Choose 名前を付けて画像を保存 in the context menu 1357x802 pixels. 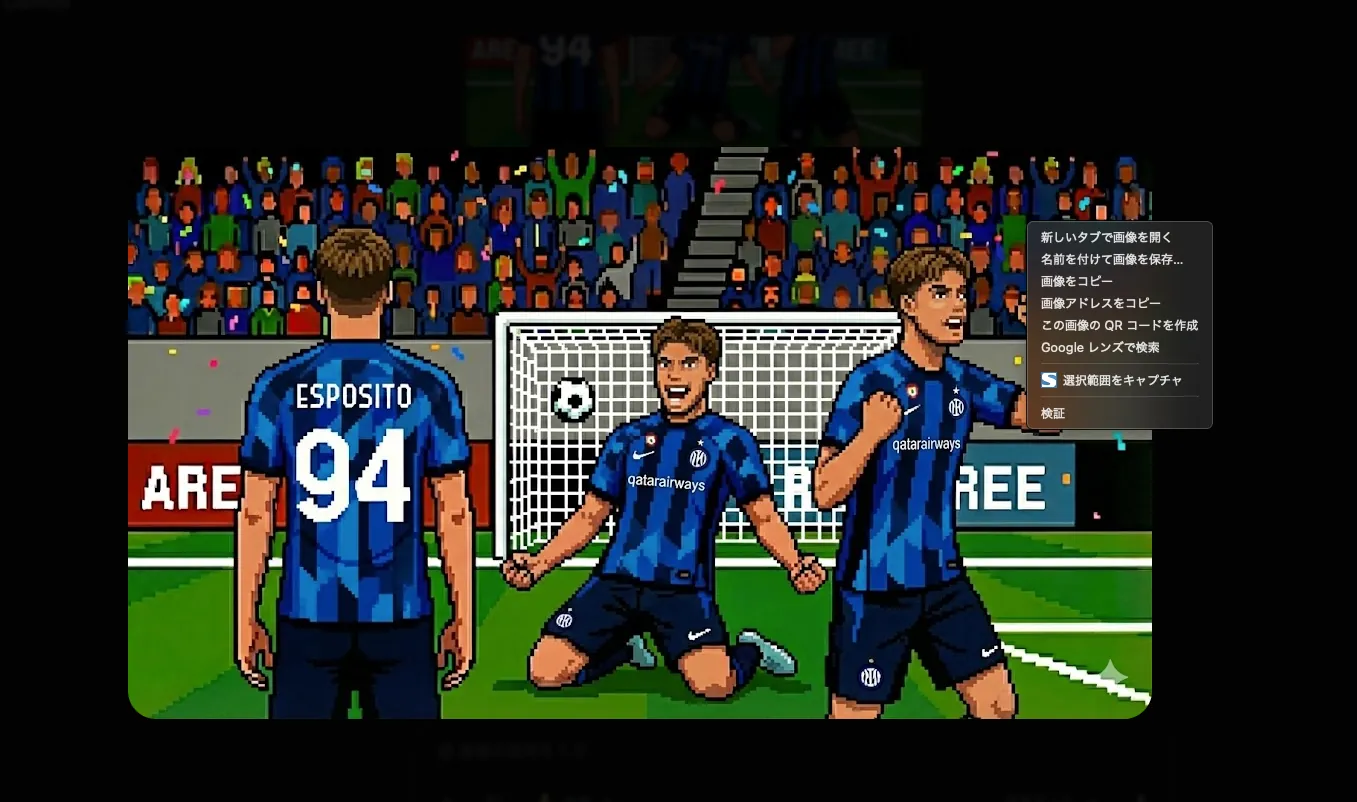pyautogui.click(x=1112, y=259)
